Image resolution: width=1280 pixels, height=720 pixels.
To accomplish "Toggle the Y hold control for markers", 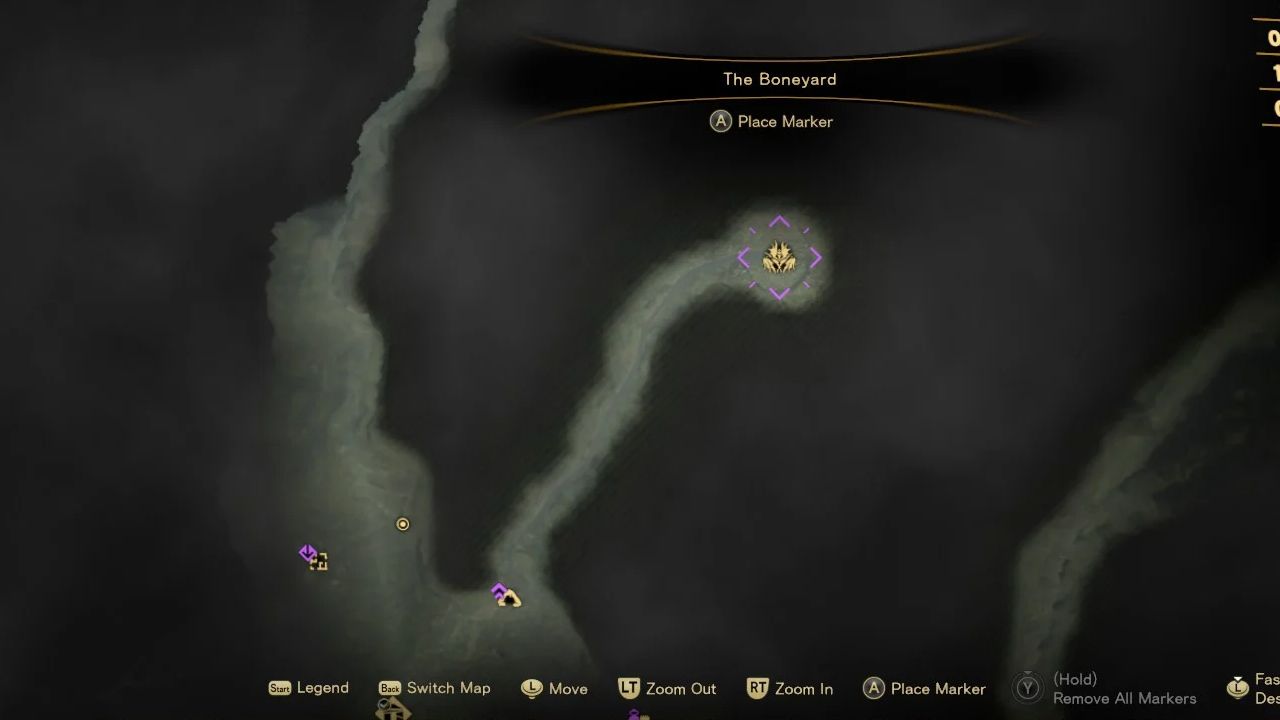I will [1026, 688].
